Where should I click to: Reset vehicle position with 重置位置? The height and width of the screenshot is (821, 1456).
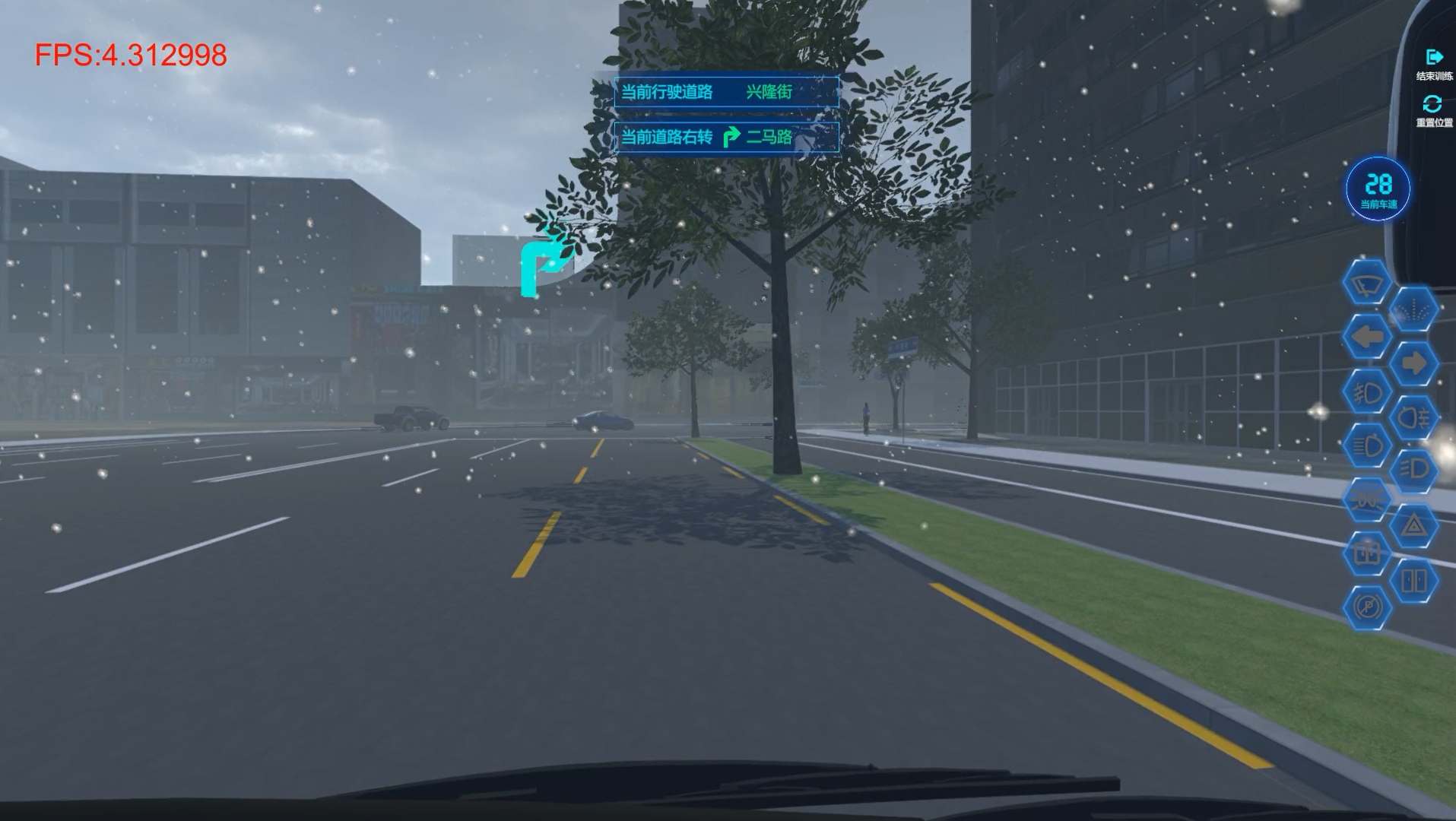point(1433,109)
